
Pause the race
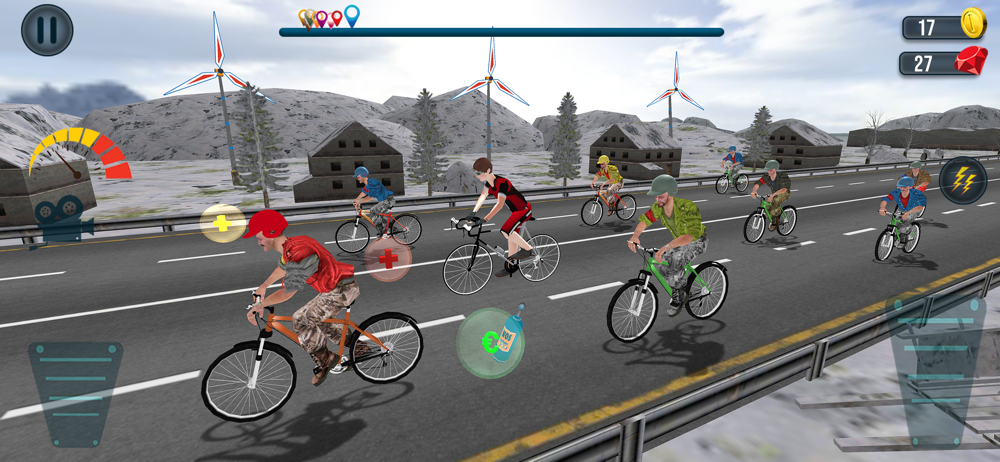coord(47,30)
